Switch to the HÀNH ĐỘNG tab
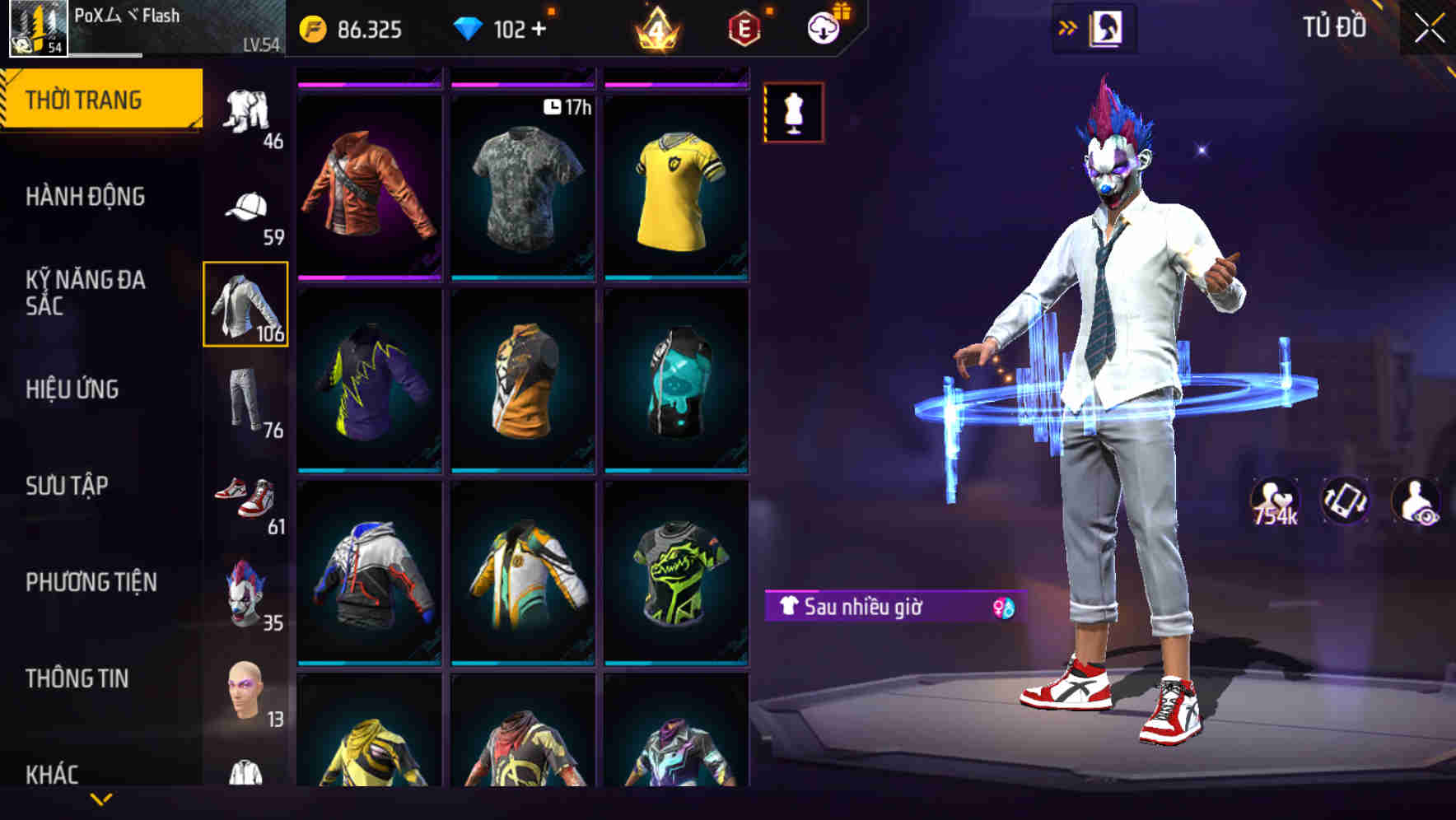Screen dimensions: 1456x820 click(x=86, y=198)
